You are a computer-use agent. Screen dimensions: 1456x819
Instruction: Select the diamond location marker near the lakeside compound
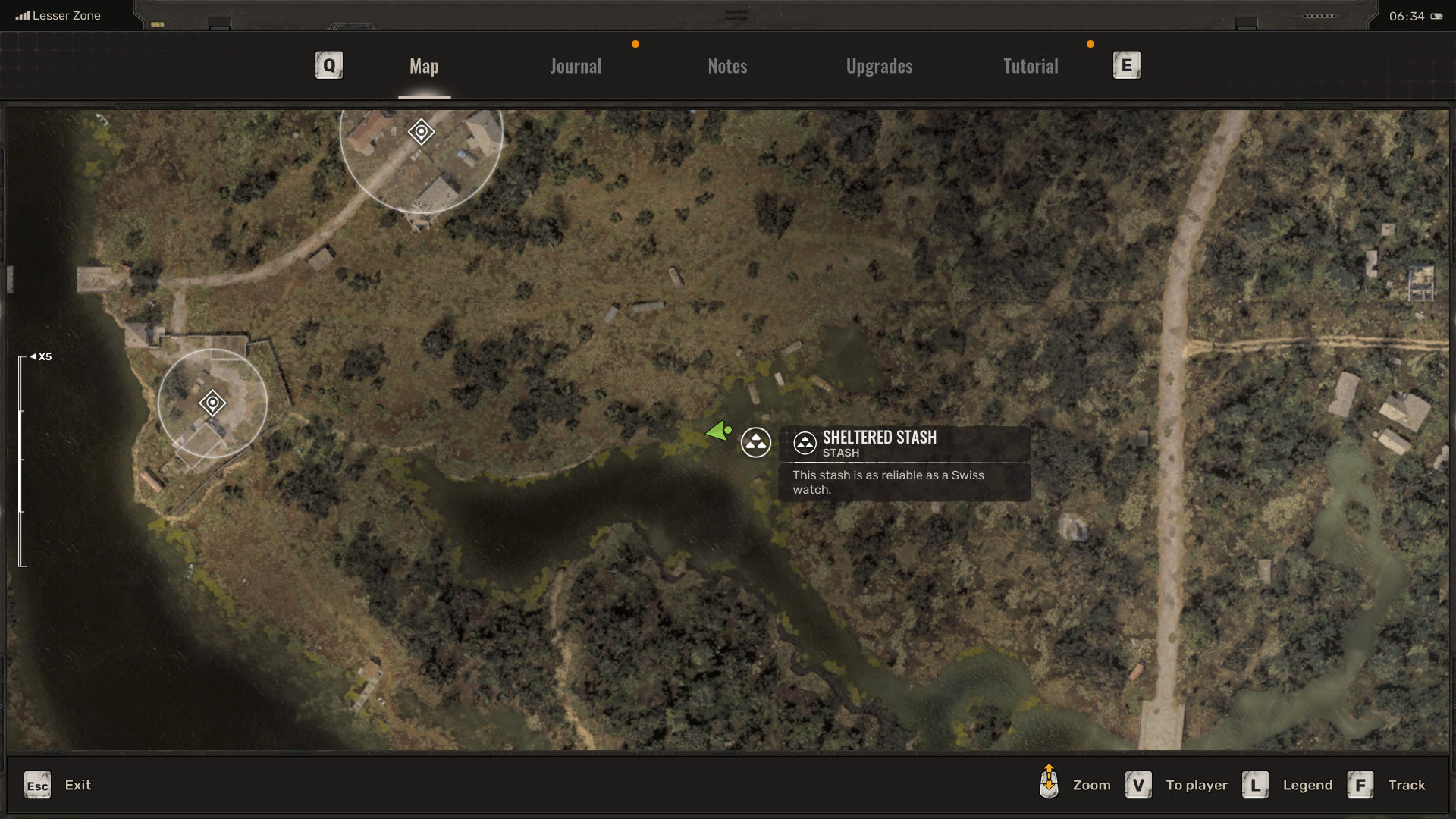coord(212,403)
